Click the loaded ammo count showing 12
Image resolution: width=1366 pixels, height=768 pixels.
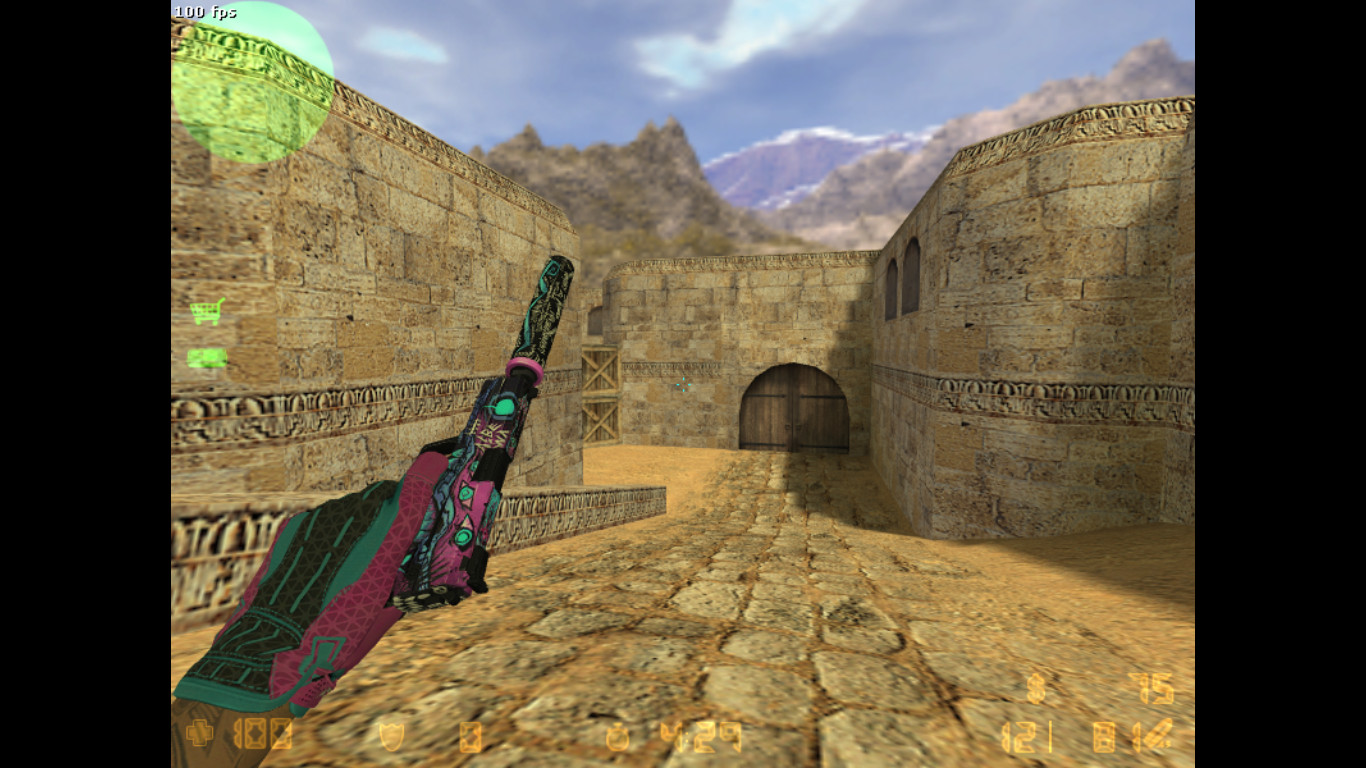click(1020, 737)
